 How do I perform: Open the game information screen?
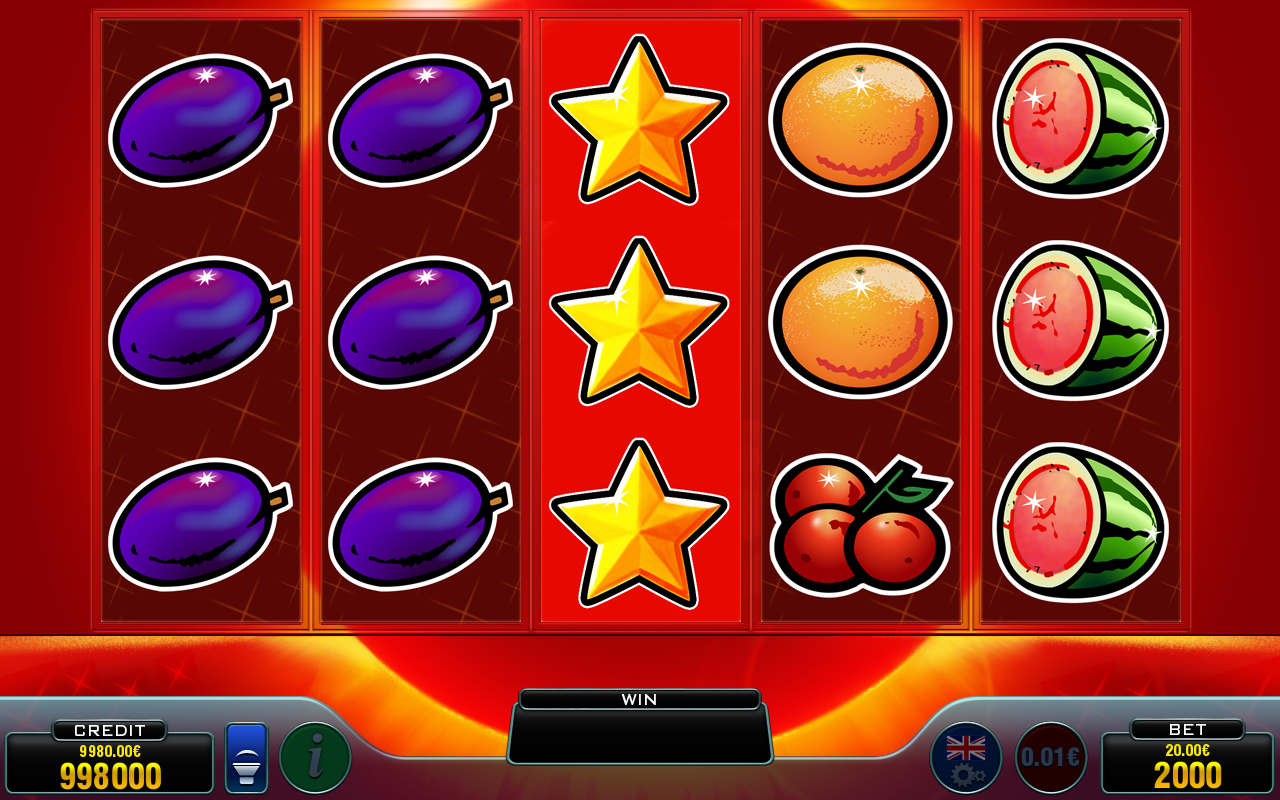(314, 757)
